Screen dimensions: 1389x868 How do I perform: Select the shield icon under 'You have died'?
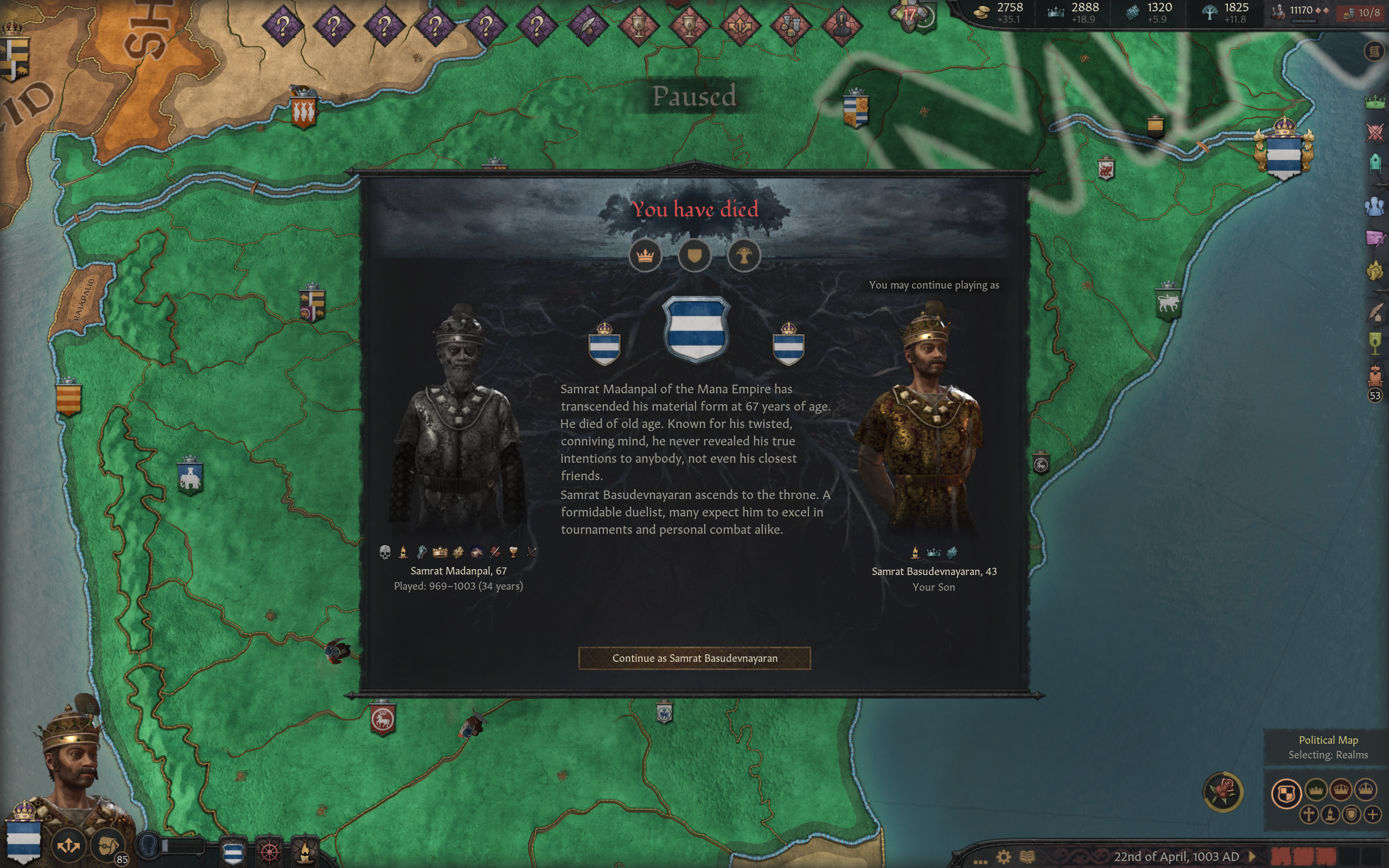[x=694, y=256]
